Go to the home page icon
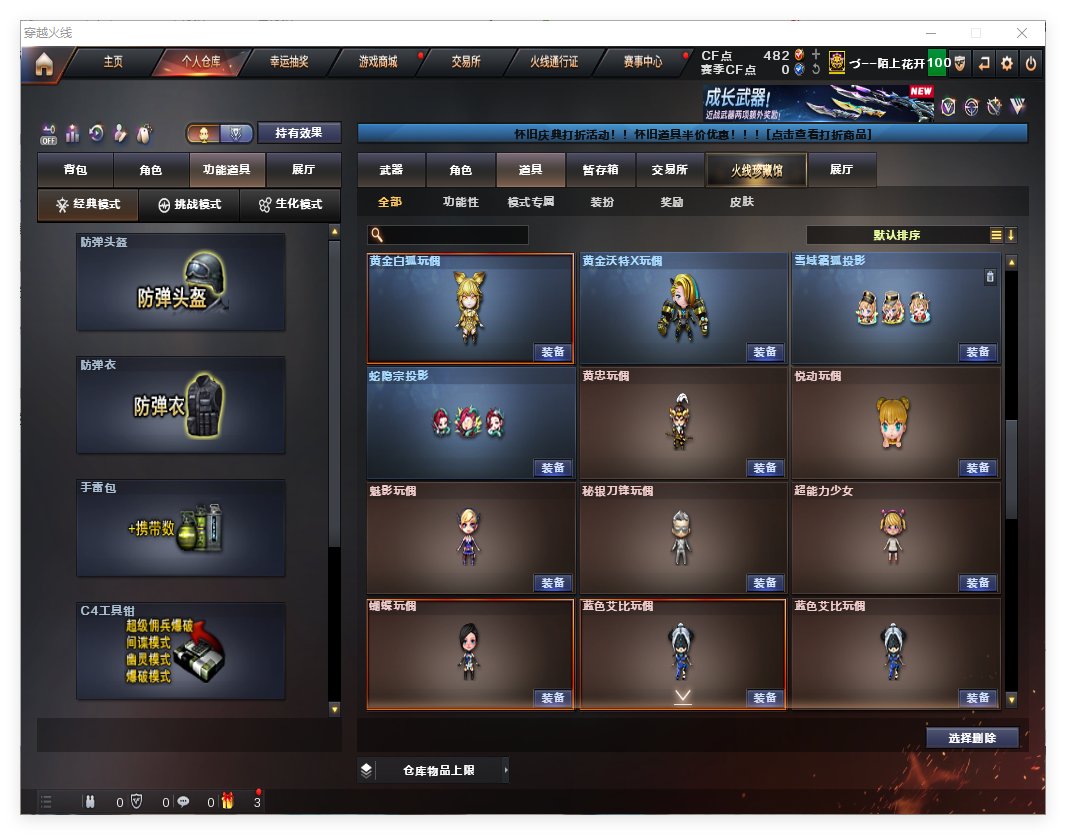Viewport: 1066px width, 835px height. pyautogui.click(x=43, y=64)
